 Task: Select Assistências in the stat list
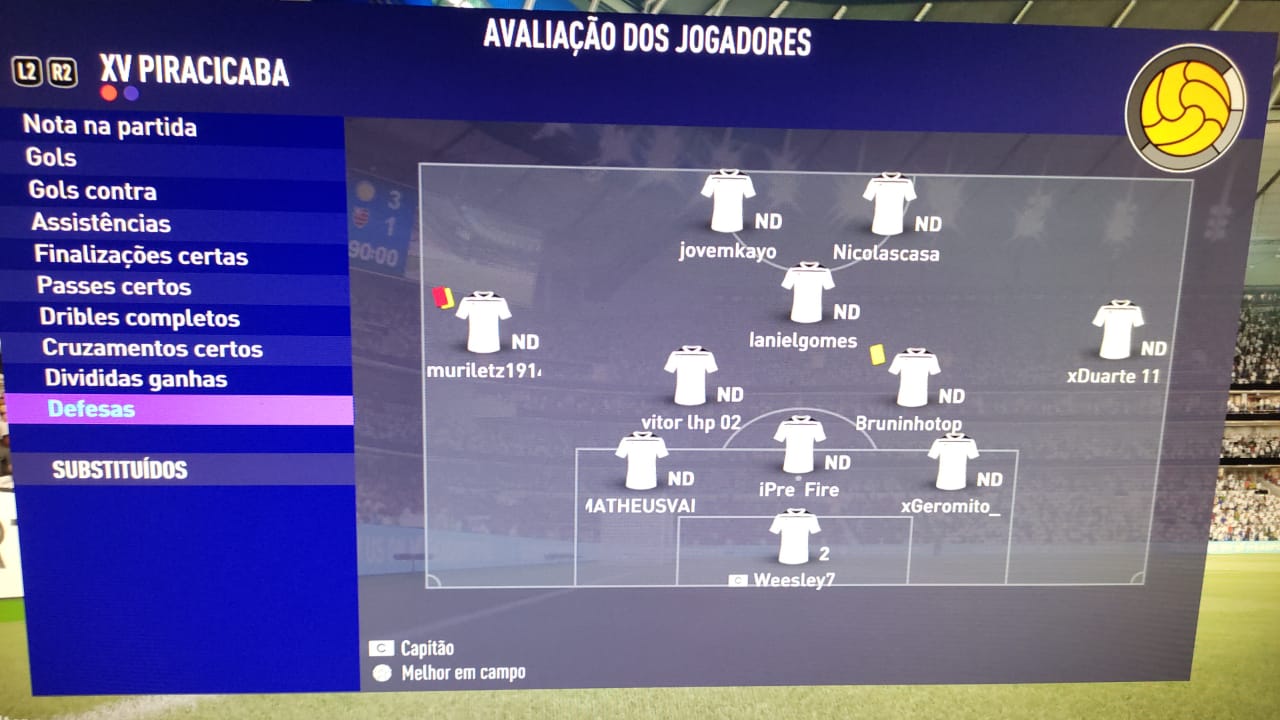[101, 223]
